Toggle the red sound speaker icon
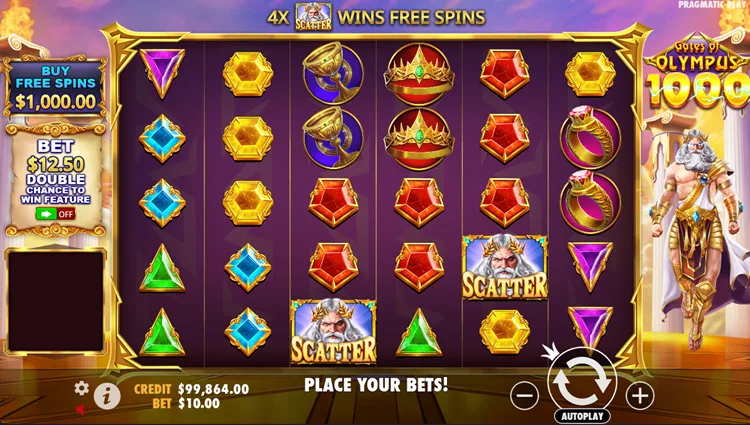This screenshot has width=750, height=425. pos(80,409)
